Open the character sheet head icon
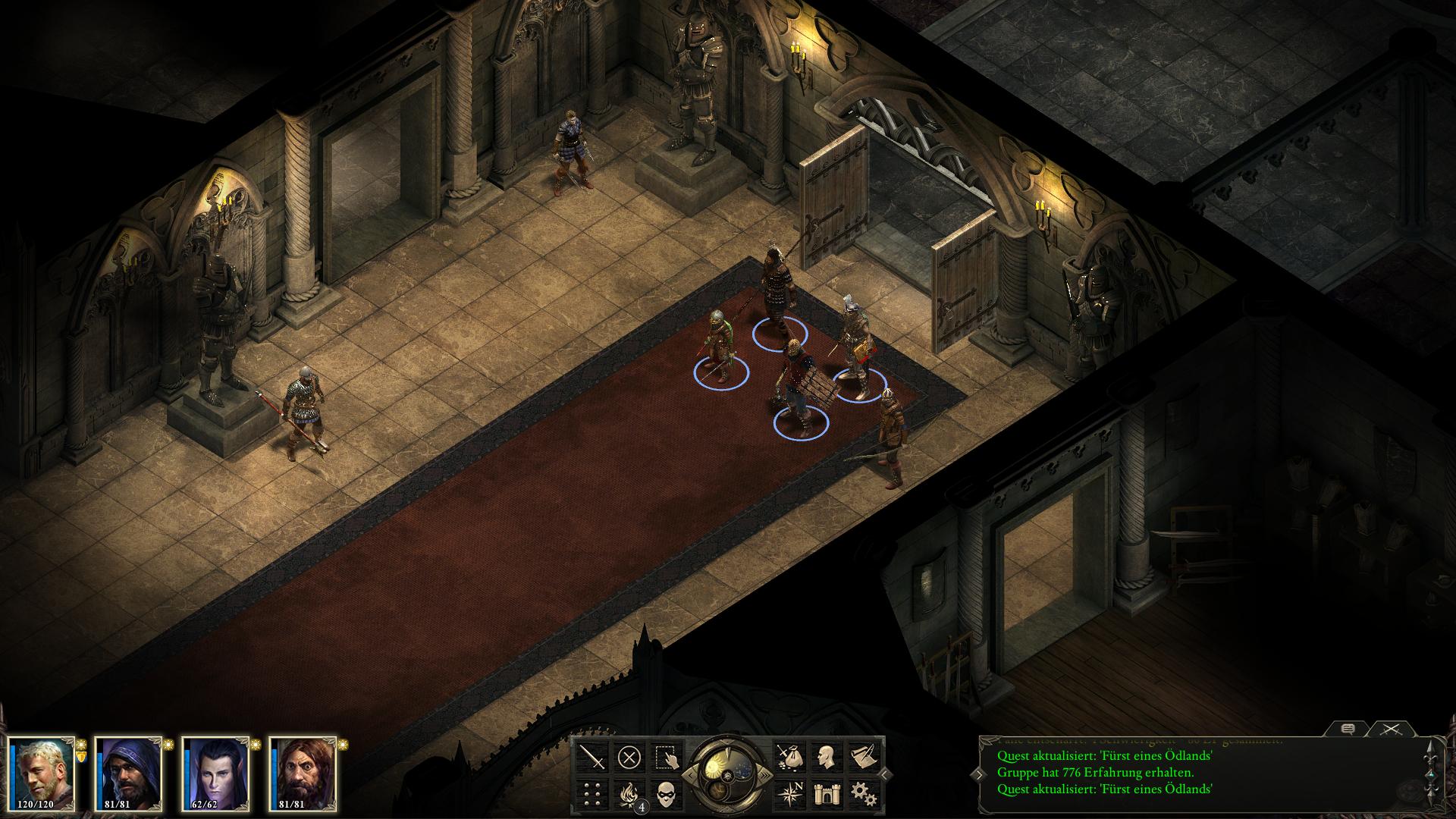The image size is (1456, 819). point(825,757)
